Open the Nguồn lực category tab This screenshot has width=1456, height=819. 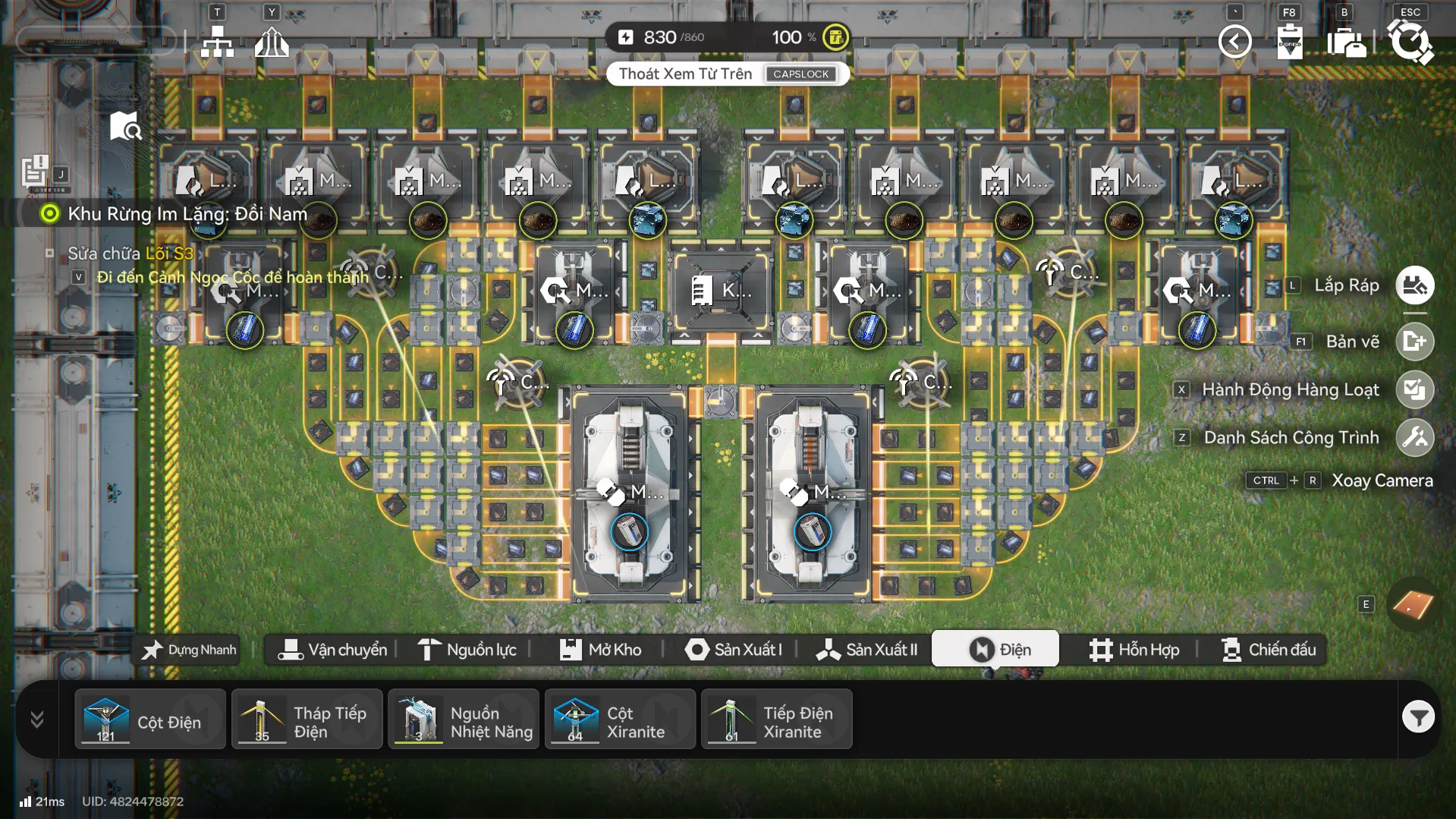[x=467, y=650]
